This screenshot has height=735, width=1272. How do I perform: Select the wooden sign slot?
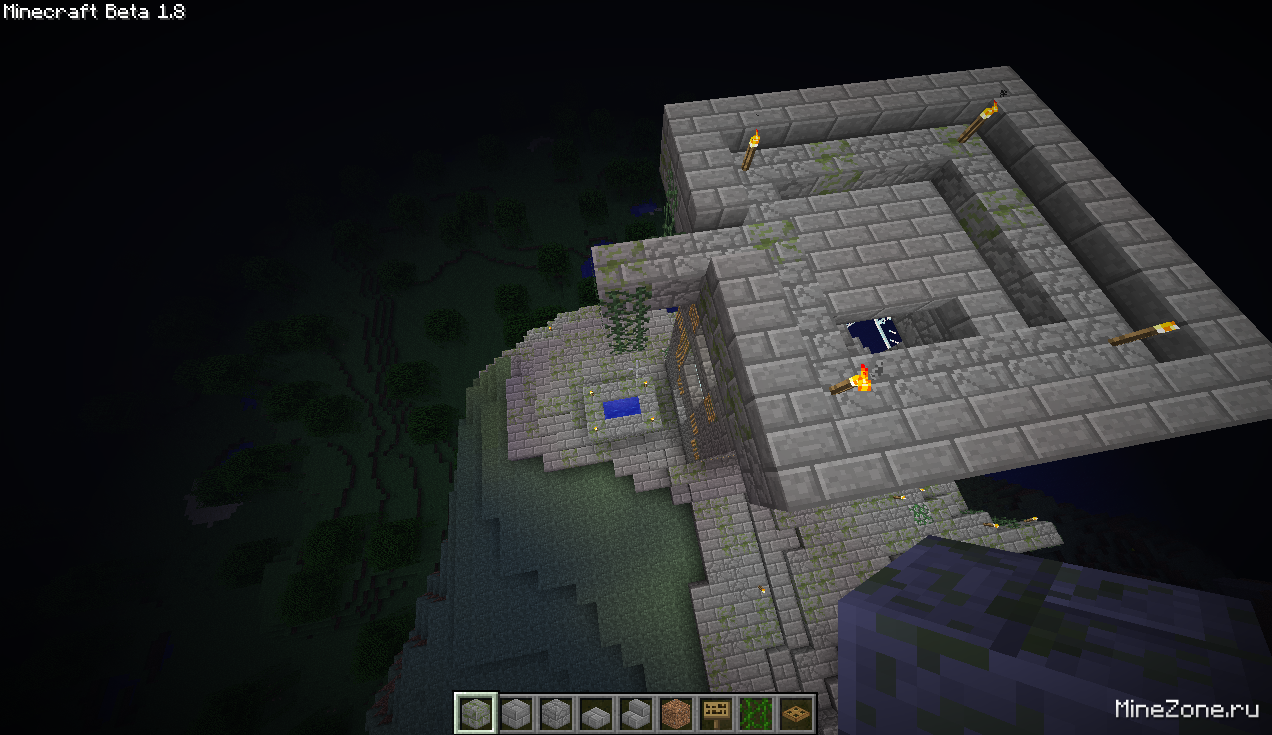pos(716,713)
